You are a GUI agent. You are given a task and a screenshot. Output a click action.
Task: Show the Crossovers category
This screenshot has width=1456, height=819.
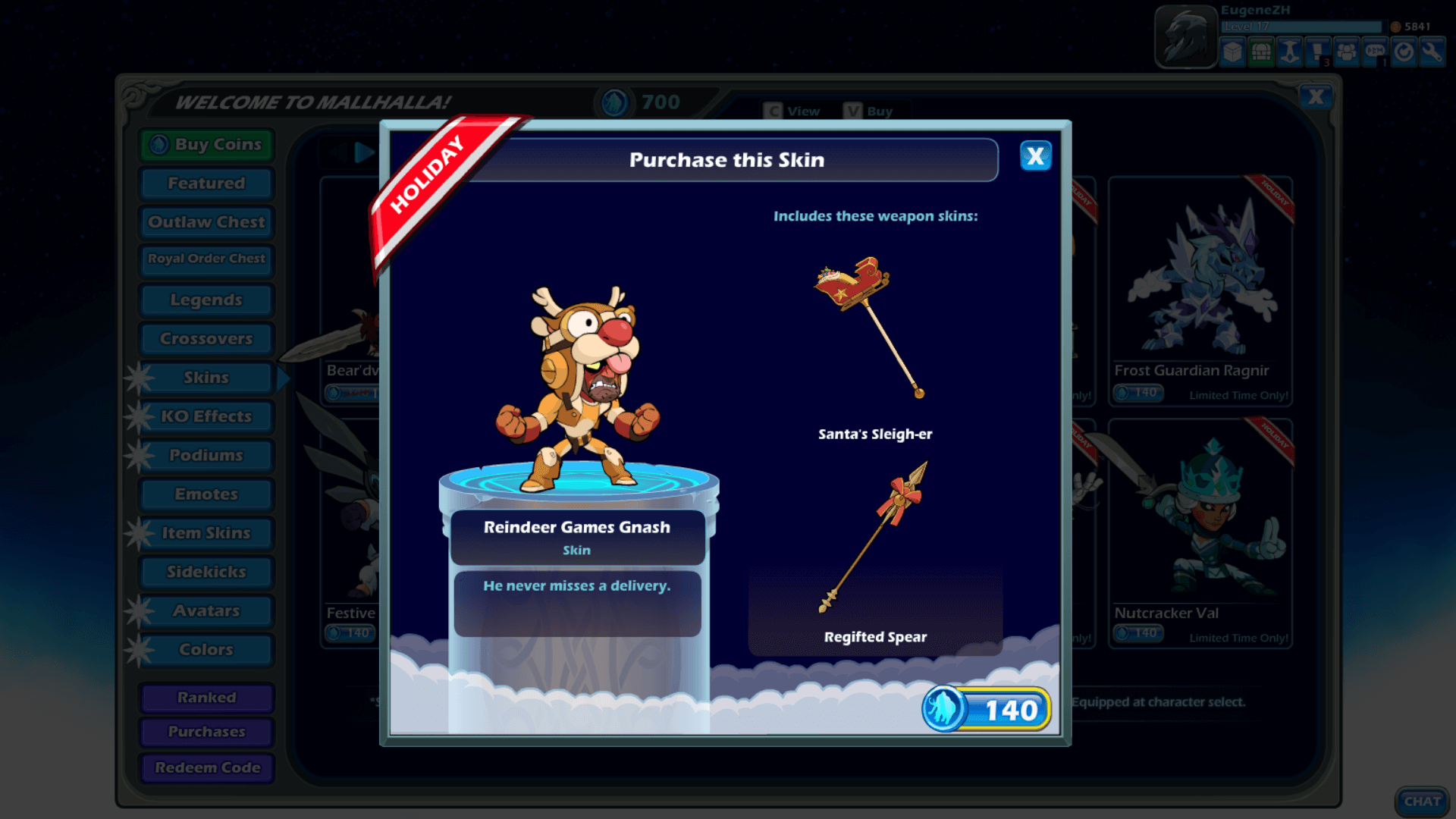pos(206,338)
